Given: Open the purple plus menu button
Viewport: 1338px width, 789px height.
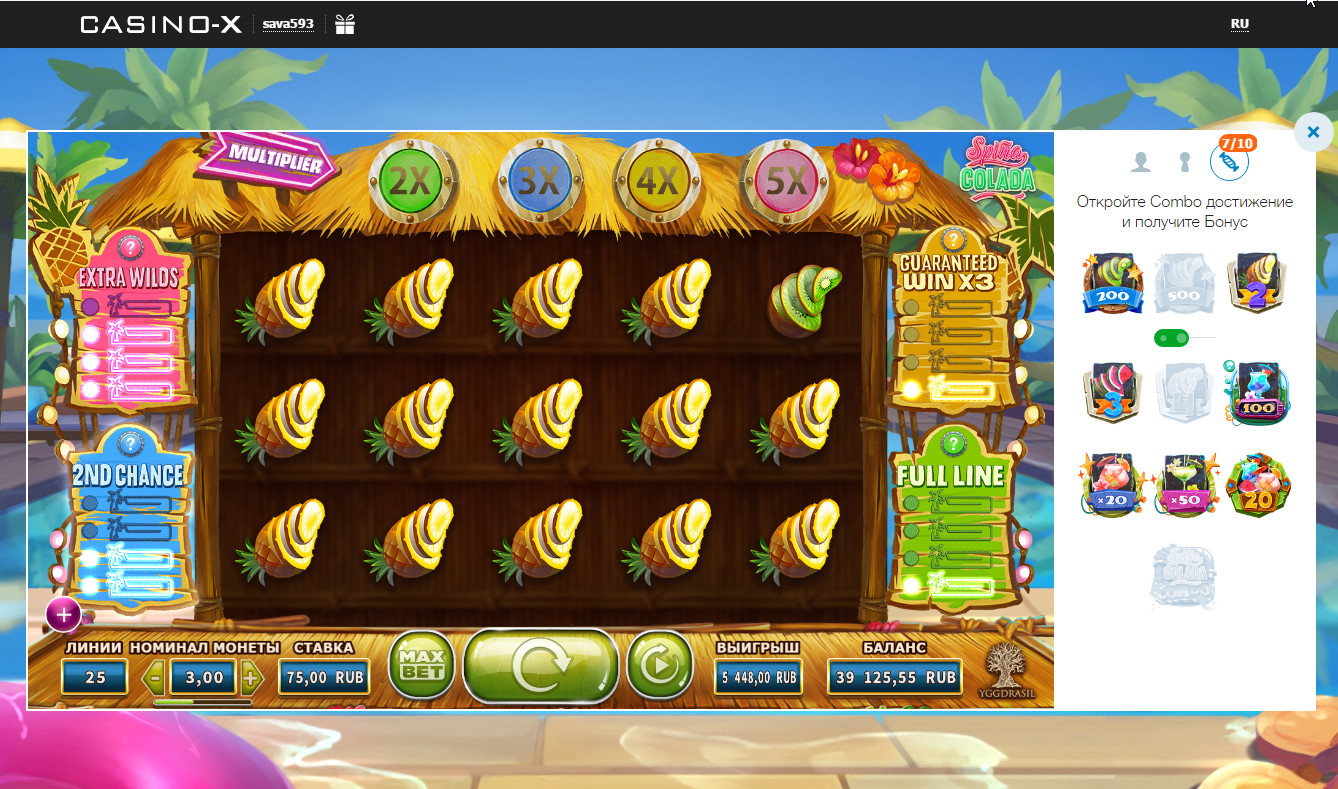Looking at the screenshot, I should [x=63, y=615].
